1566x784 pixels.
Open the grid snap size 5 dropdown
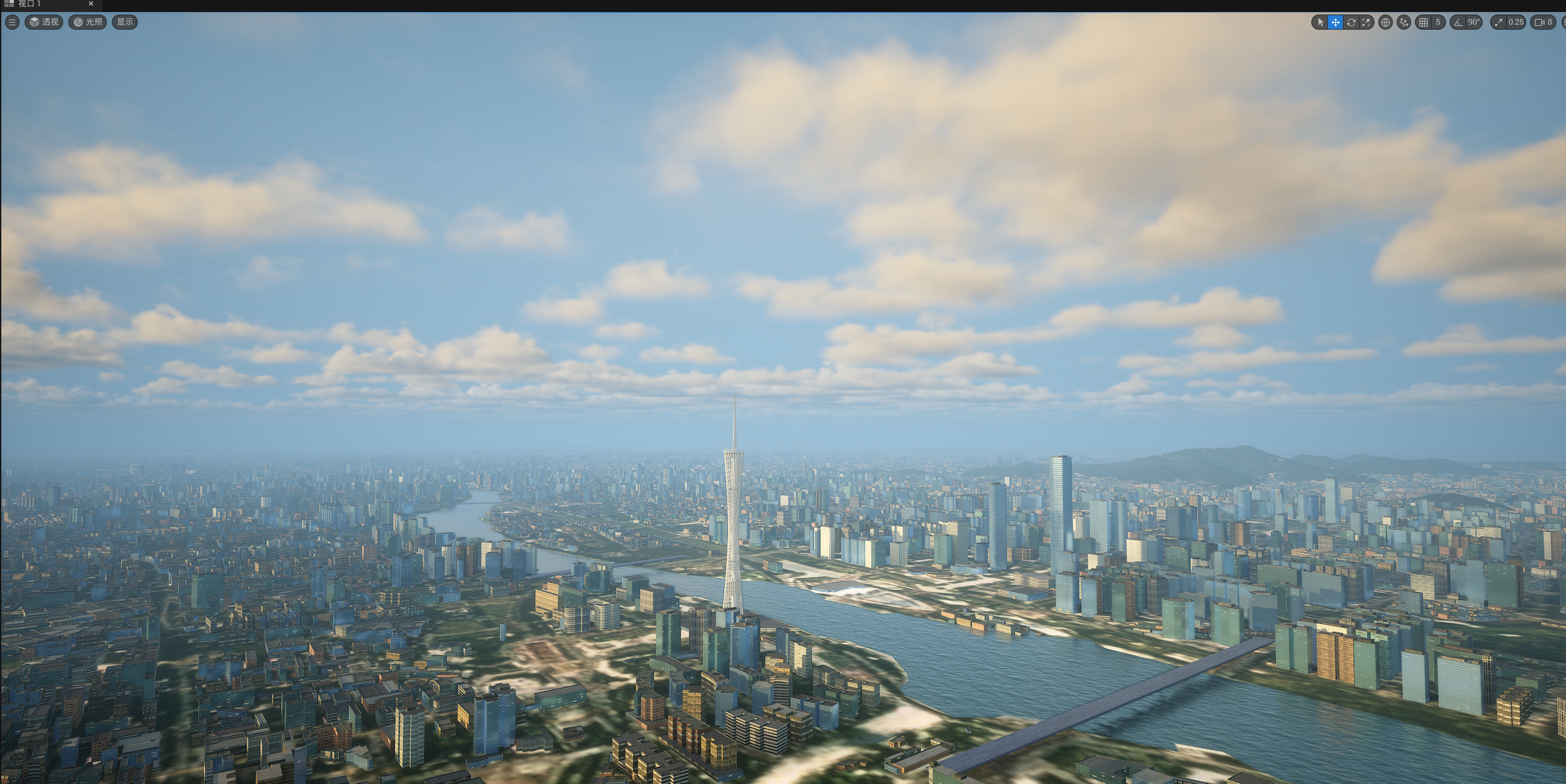pos(1438,22)
